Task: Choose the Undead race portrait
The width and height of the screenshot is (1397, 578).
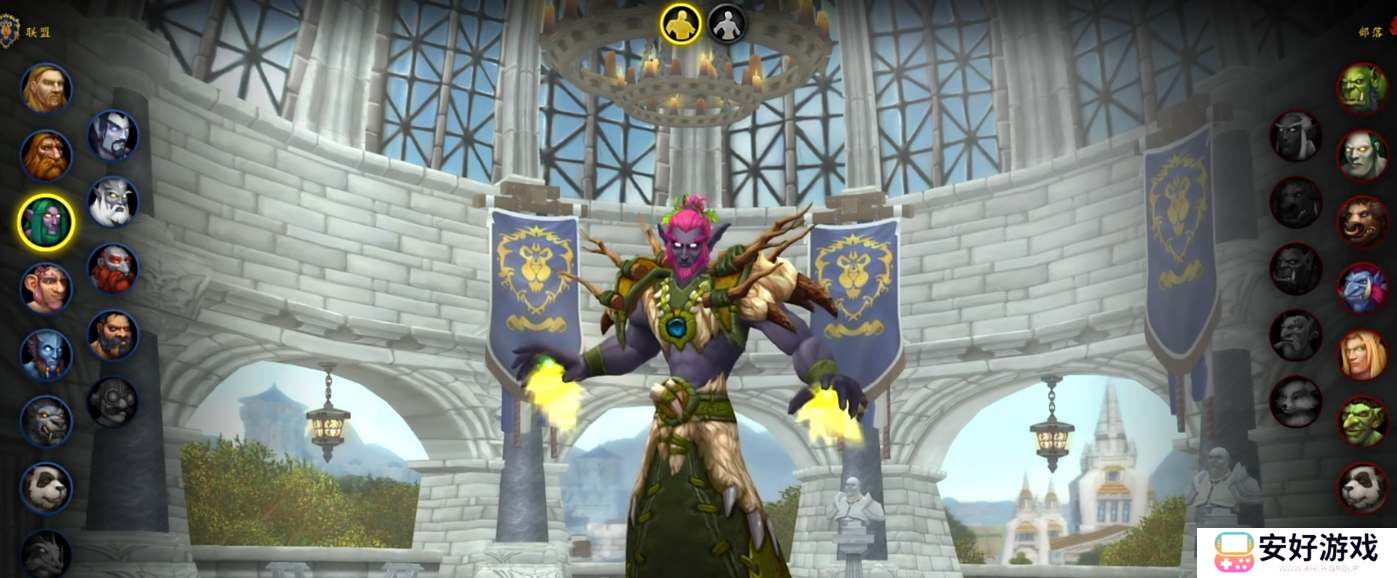Action: coord(1362,154)
